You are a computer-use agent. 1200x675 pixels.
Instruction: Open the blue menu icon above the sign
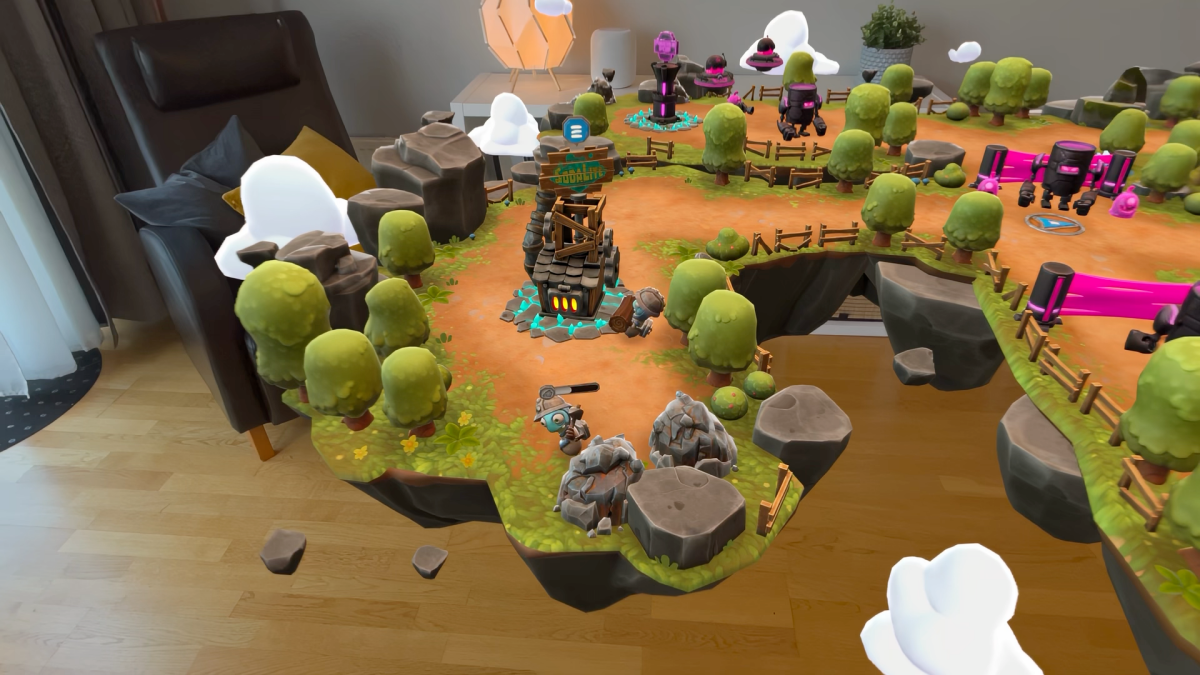[x=574, y=129]
